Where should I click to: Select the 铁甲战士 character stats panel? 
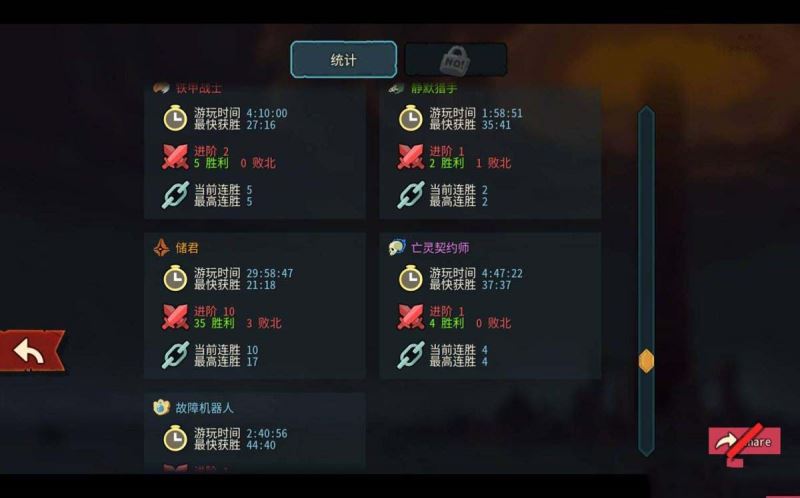click(254, 150)
